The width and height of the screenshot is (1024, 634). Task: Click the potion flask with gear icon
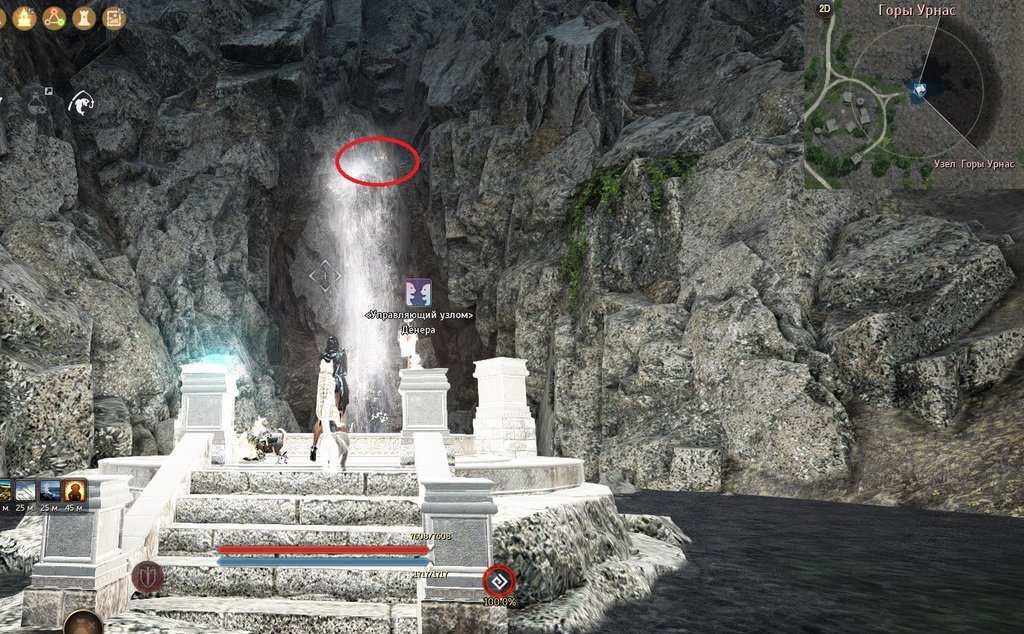click(x=37, y=103)
